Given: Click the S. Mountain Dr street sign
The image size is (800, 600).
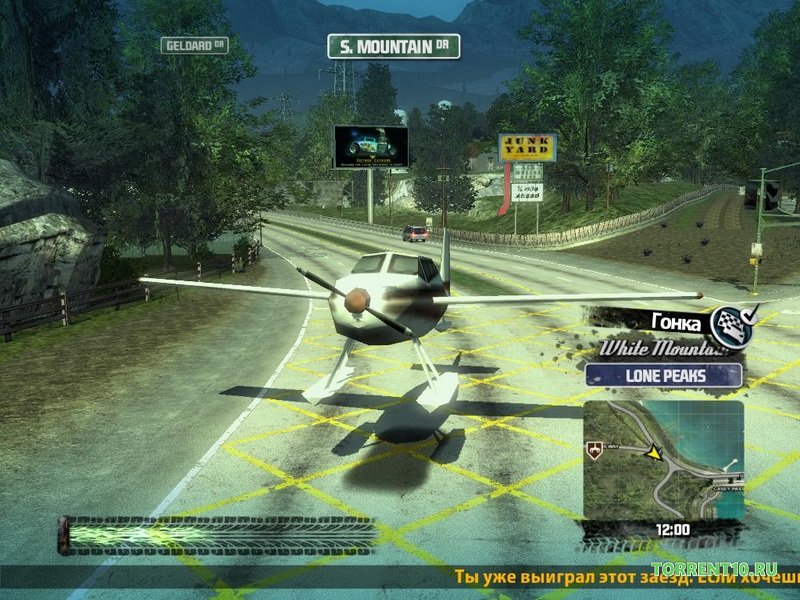Looking at the screenshot, I should [x=393, y=46].
